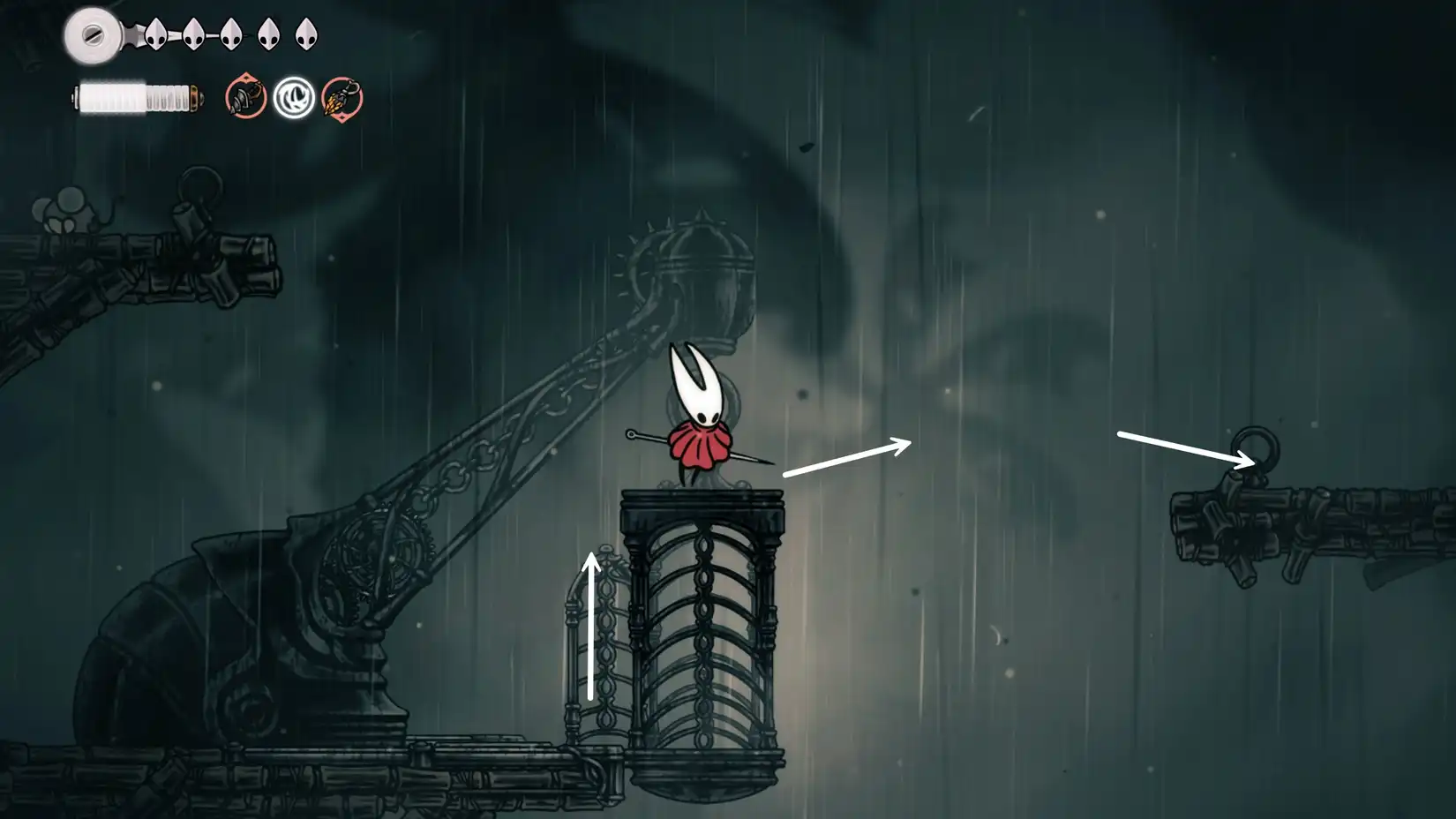Toggle the glowing white skill slot
Viewport: 1456px width, 819px height.
[x=295, y=97]
